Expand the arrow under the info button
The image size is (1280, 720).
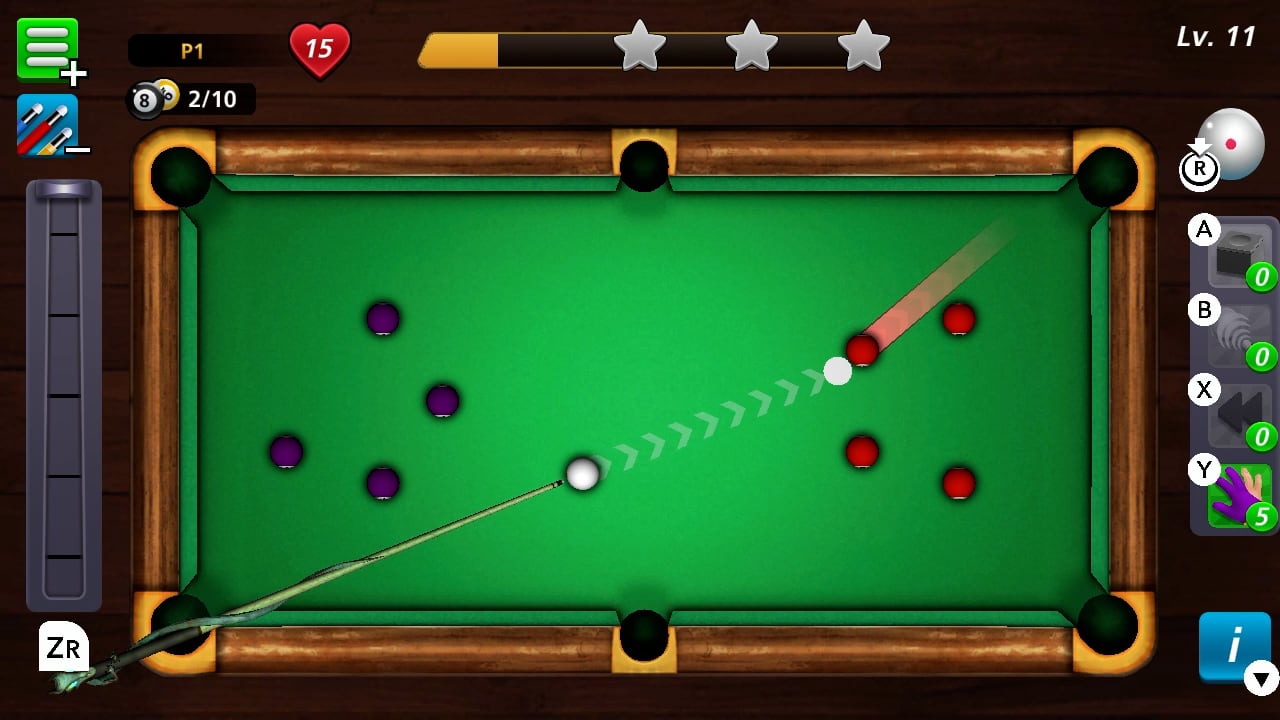[1259, 680]
